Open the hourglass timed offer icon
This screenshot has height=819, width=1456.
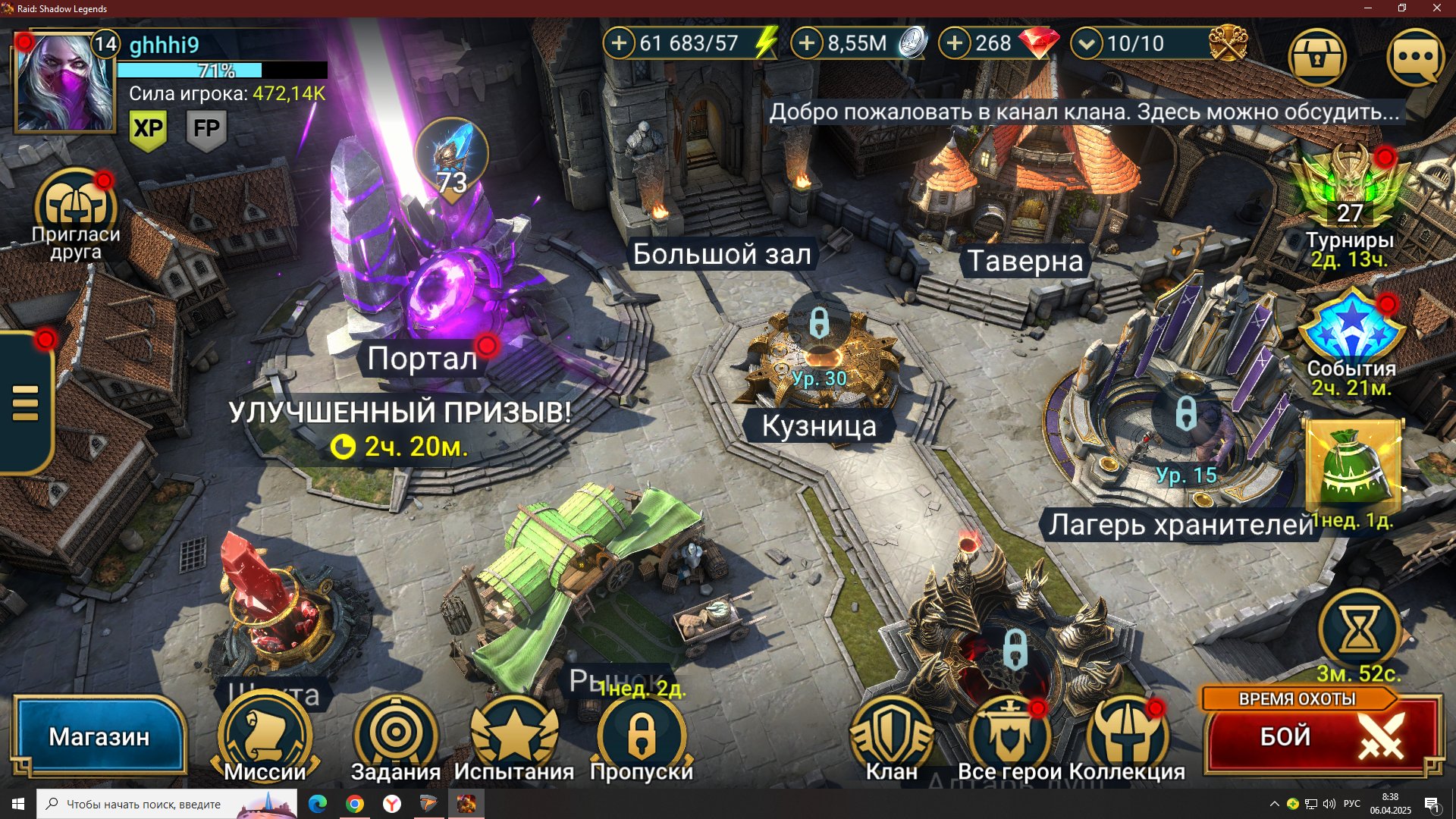coord(1359,629)
